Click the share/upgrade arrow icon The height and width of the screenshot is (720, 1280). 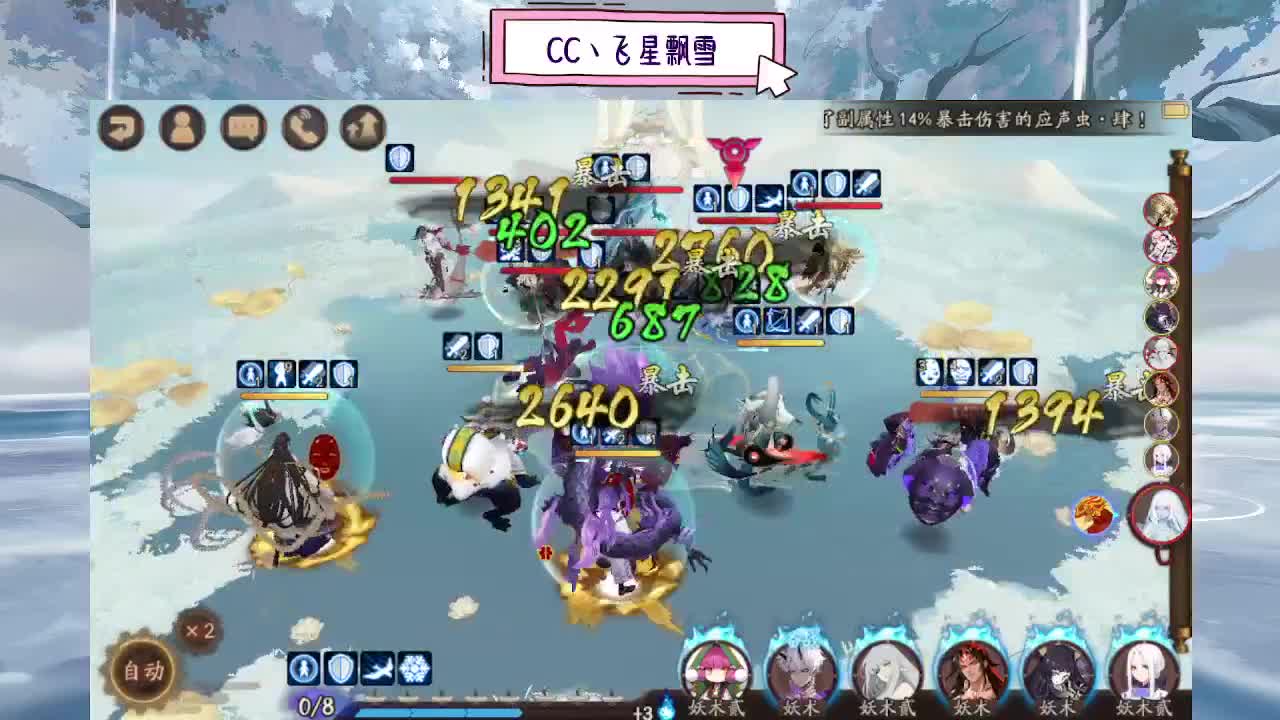(364, 128)
